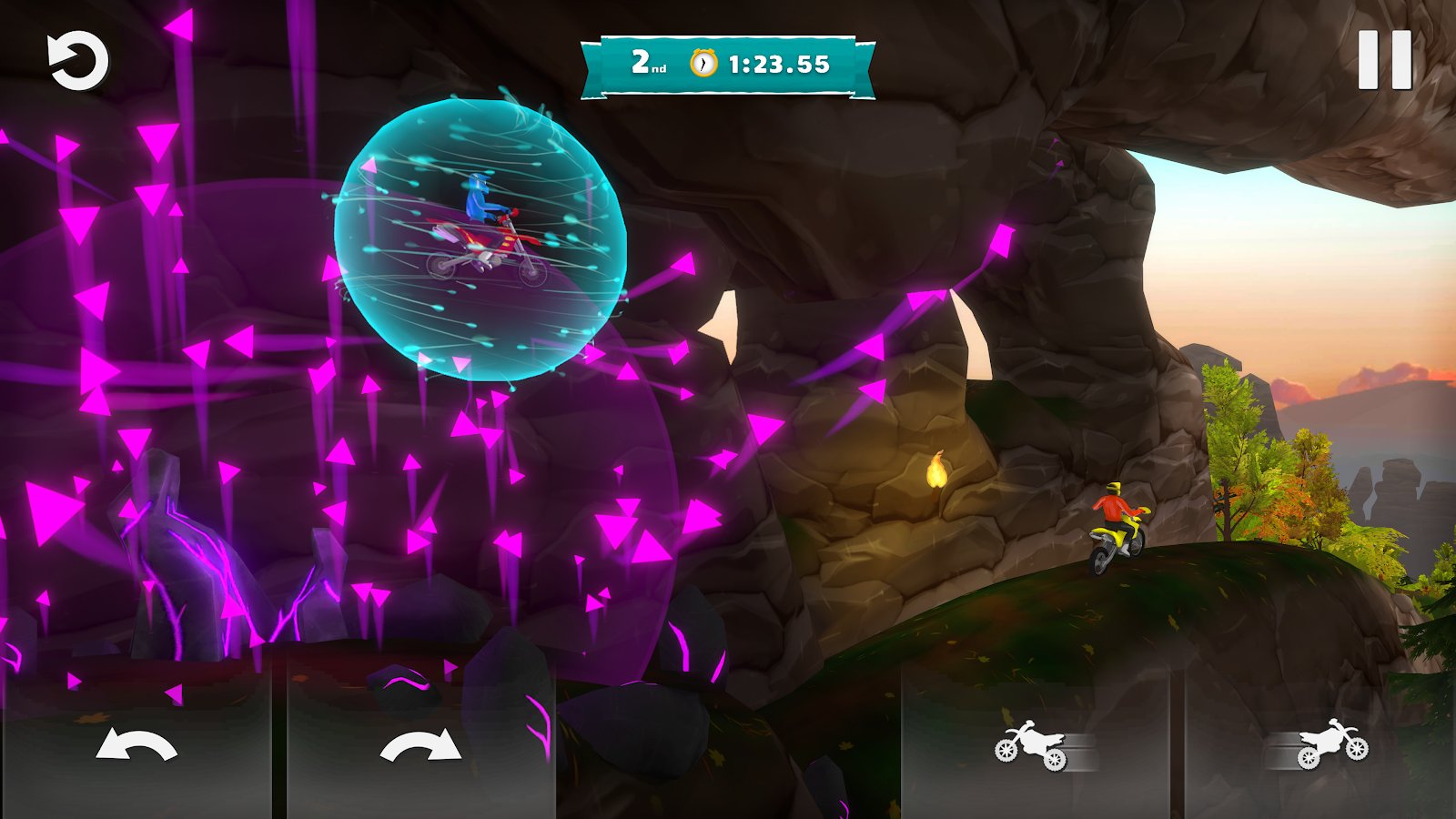Viewport: 1456px width, 819px height.
Task: Restart the race with the circular arrow
Action: coord(77,61)
